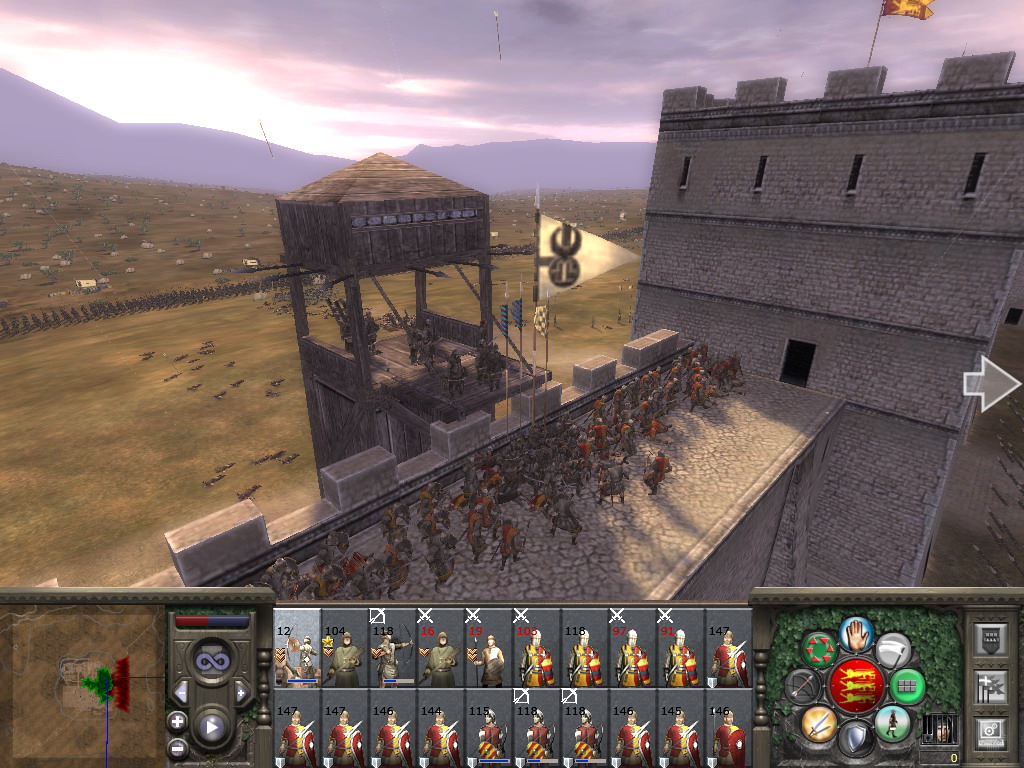
Task: Select the peasant unit card showing 16 men
Action: click(441, 648)
